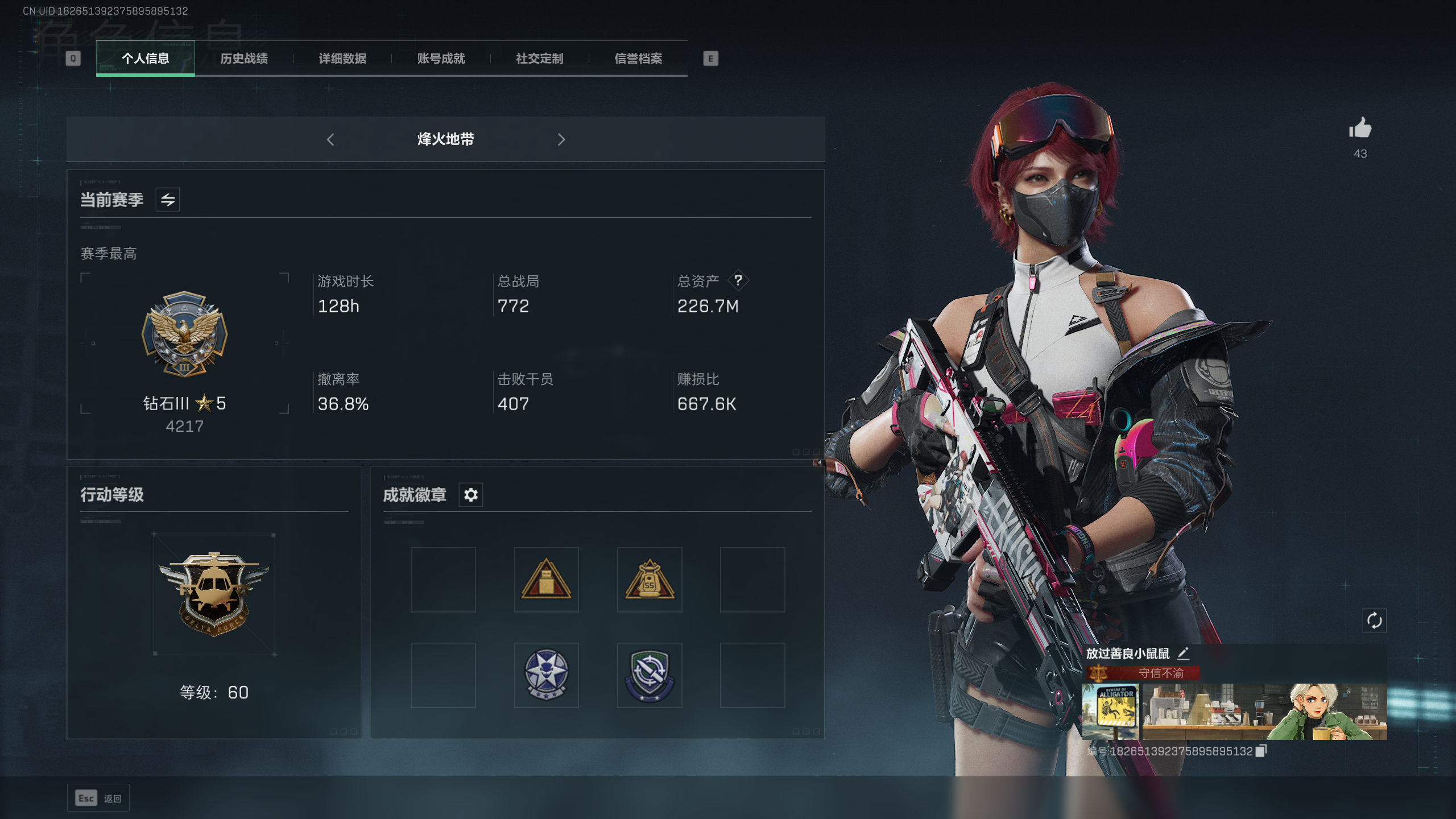Go to the 社交定制 tab

tap(539, 59)
